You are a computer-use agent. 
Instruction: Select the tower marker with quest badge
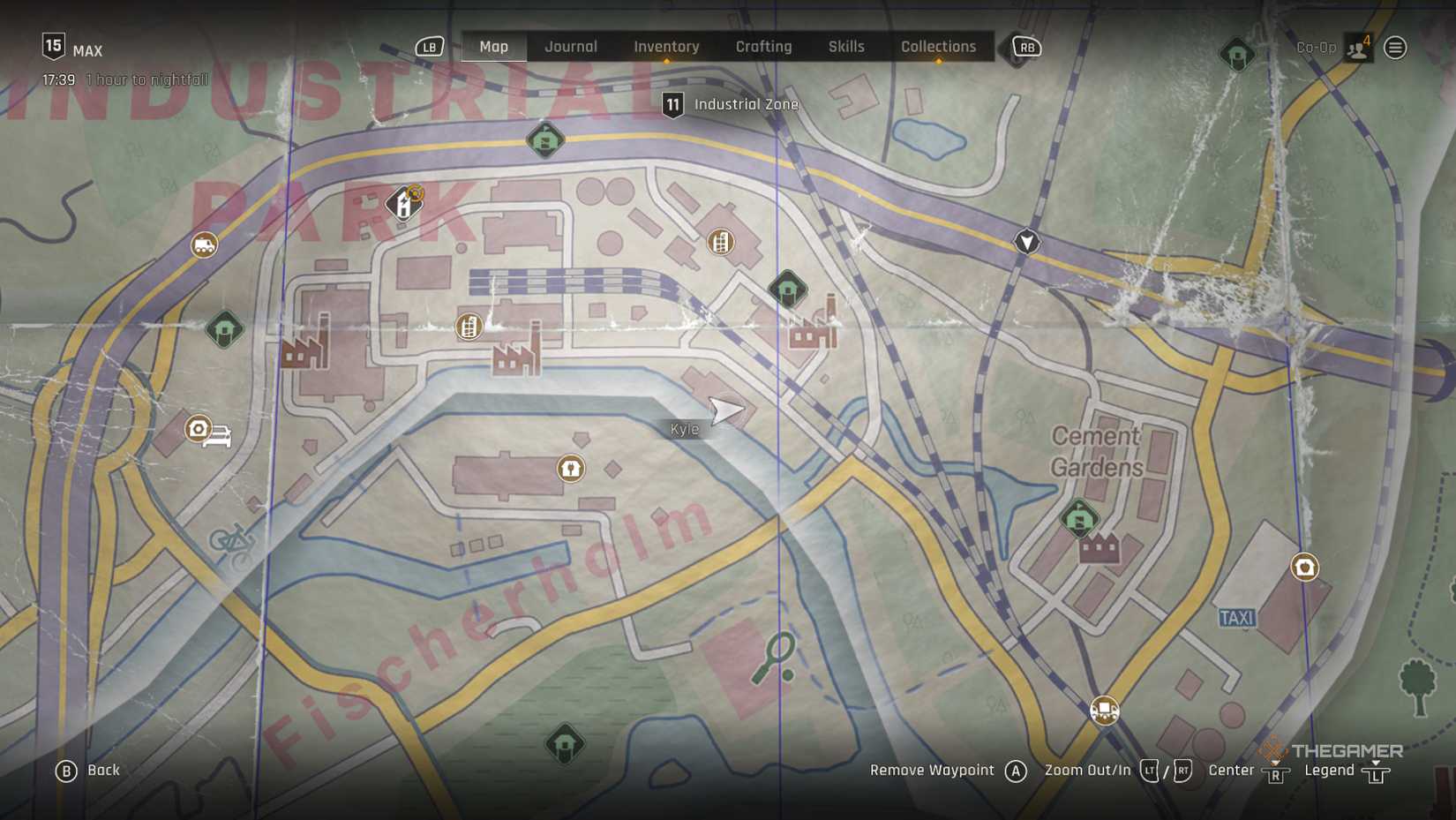pos(404,203)
